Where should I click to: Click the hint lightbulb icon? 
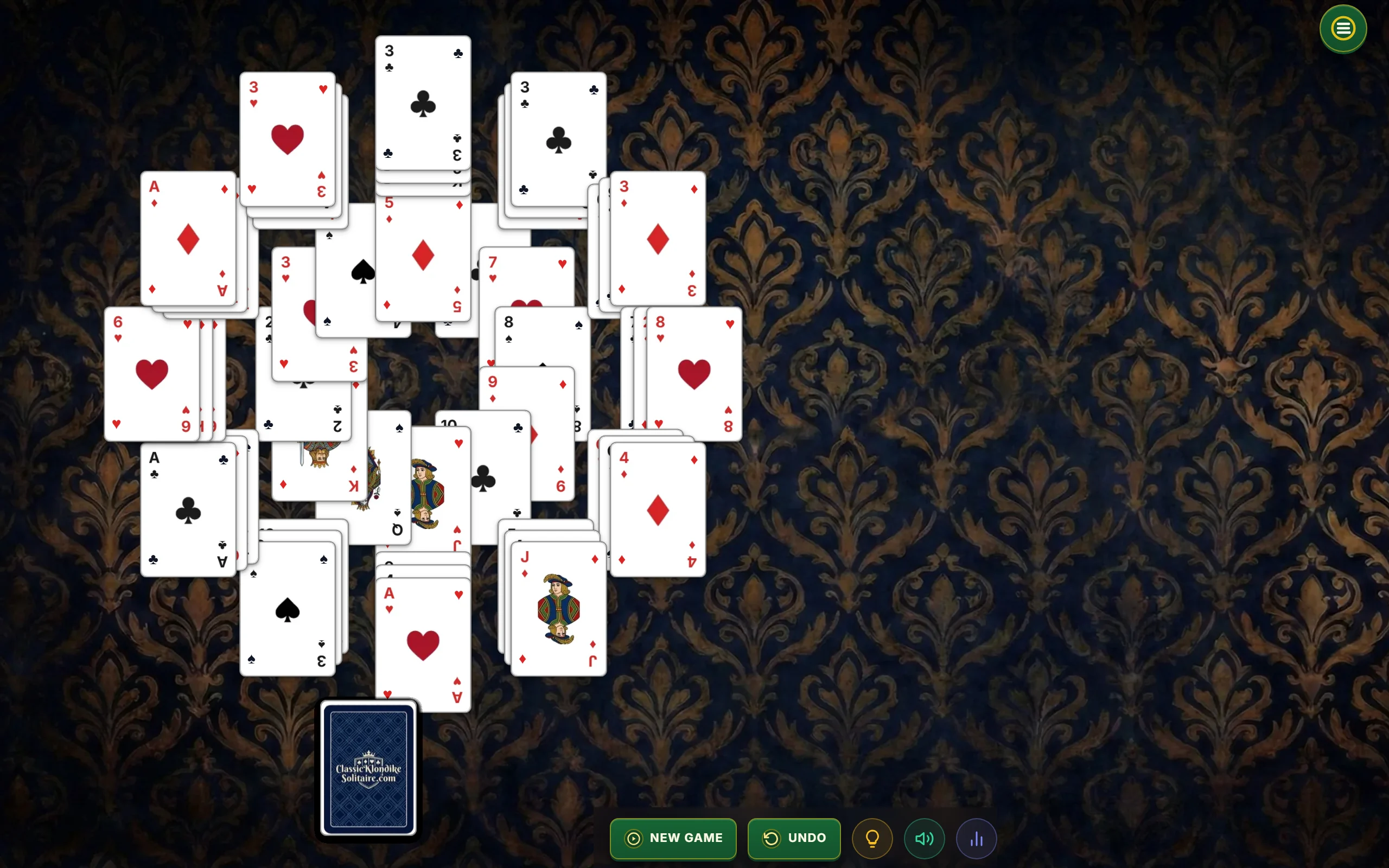pos(872,838)
